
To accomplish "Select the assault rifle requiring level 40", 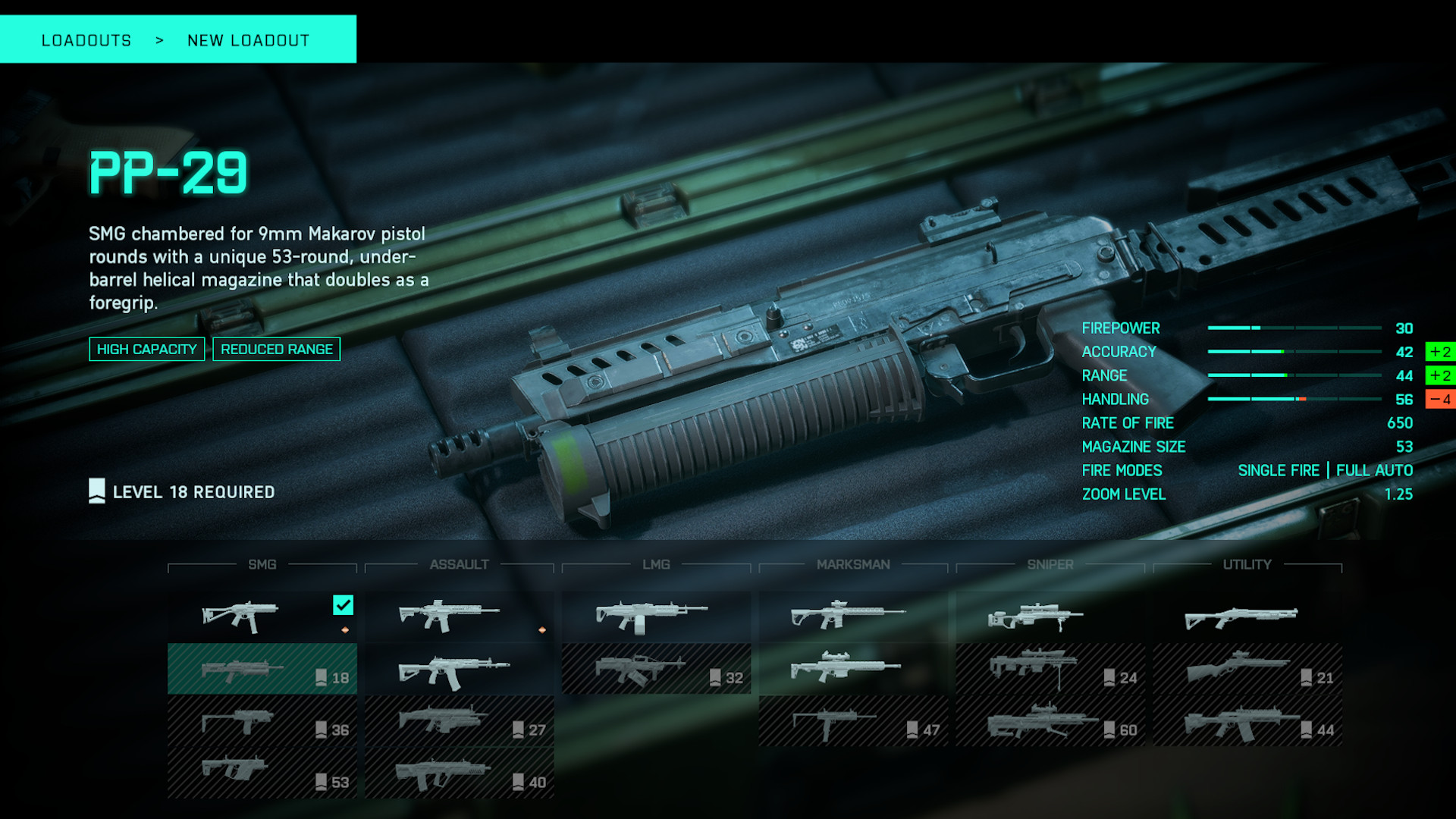I will [459, 773].
